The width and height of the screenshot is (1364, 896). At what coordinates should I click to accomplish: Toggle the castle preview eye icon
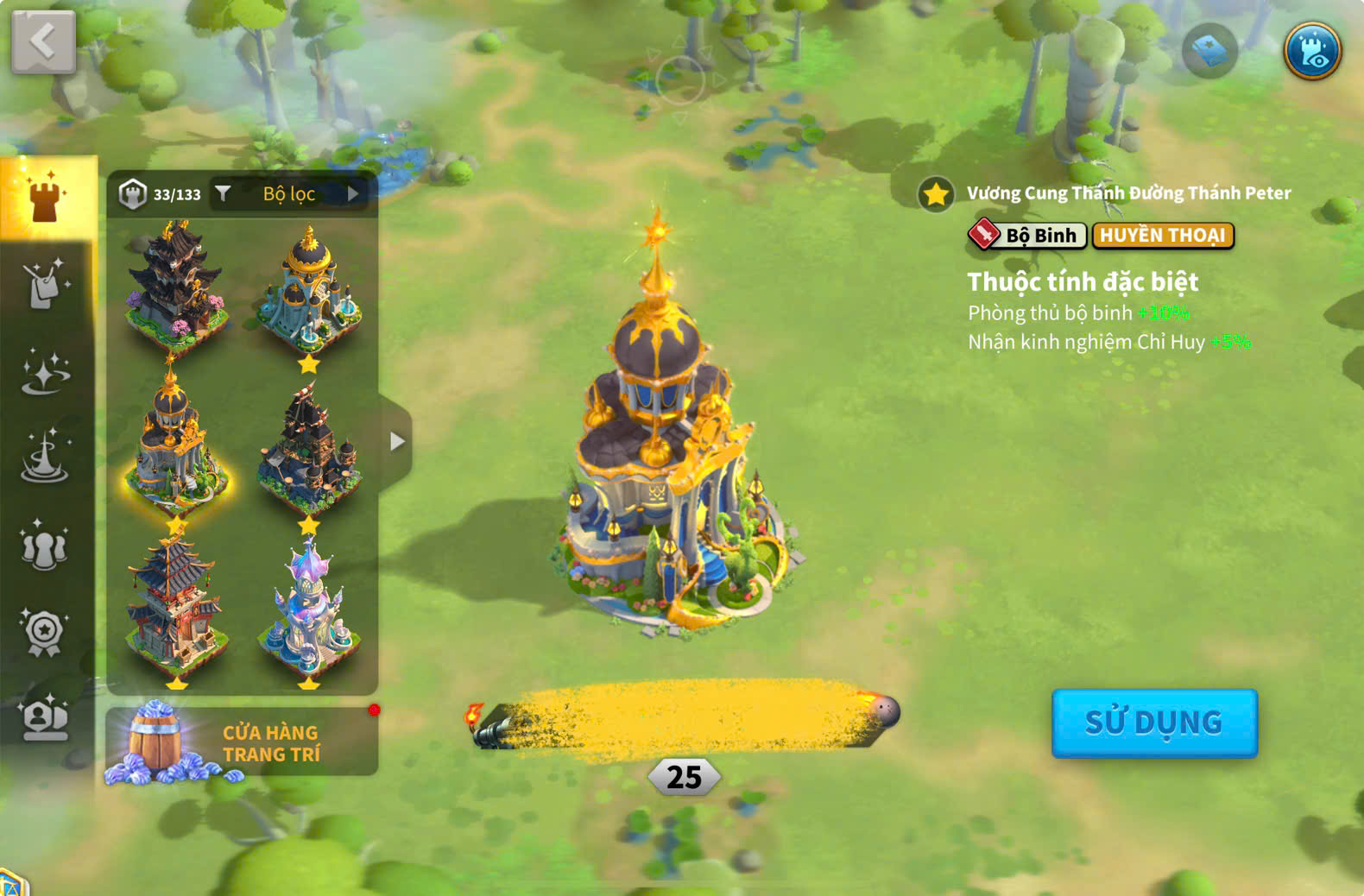coord(1311,51)
